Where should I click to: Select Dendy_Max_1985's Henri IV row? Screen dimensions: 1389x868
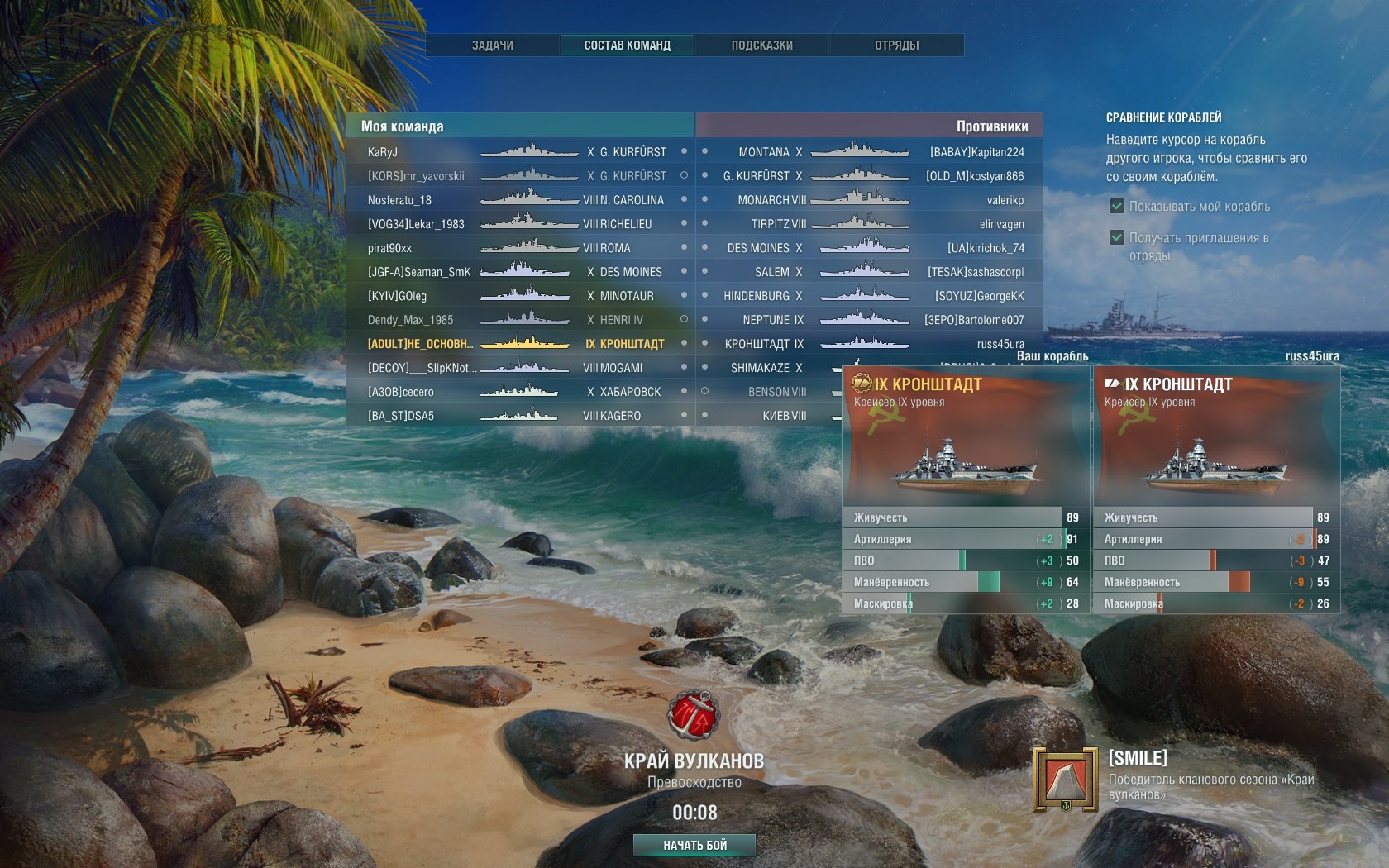[x=519, y=320]
